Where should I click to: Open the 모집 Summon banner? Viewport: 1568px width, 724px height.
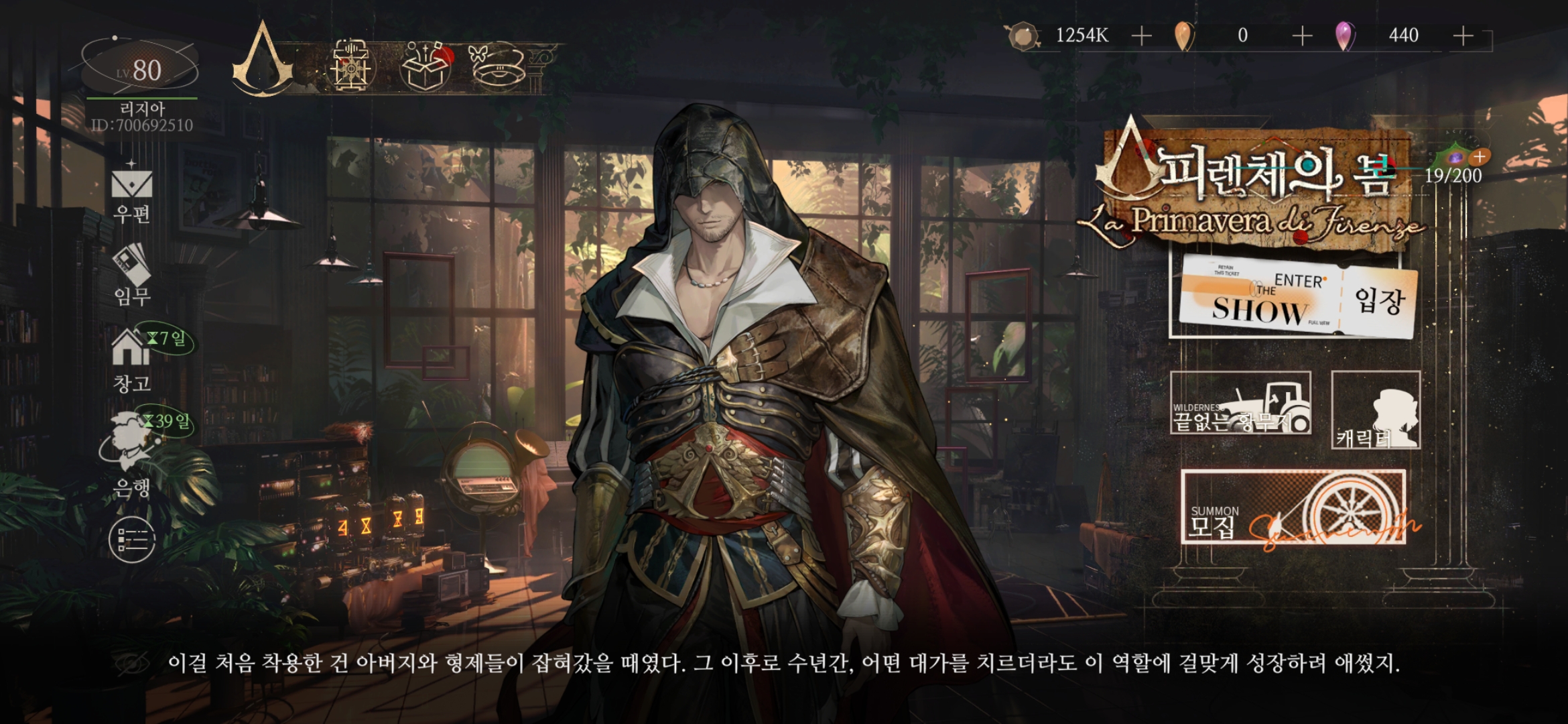1293,507
